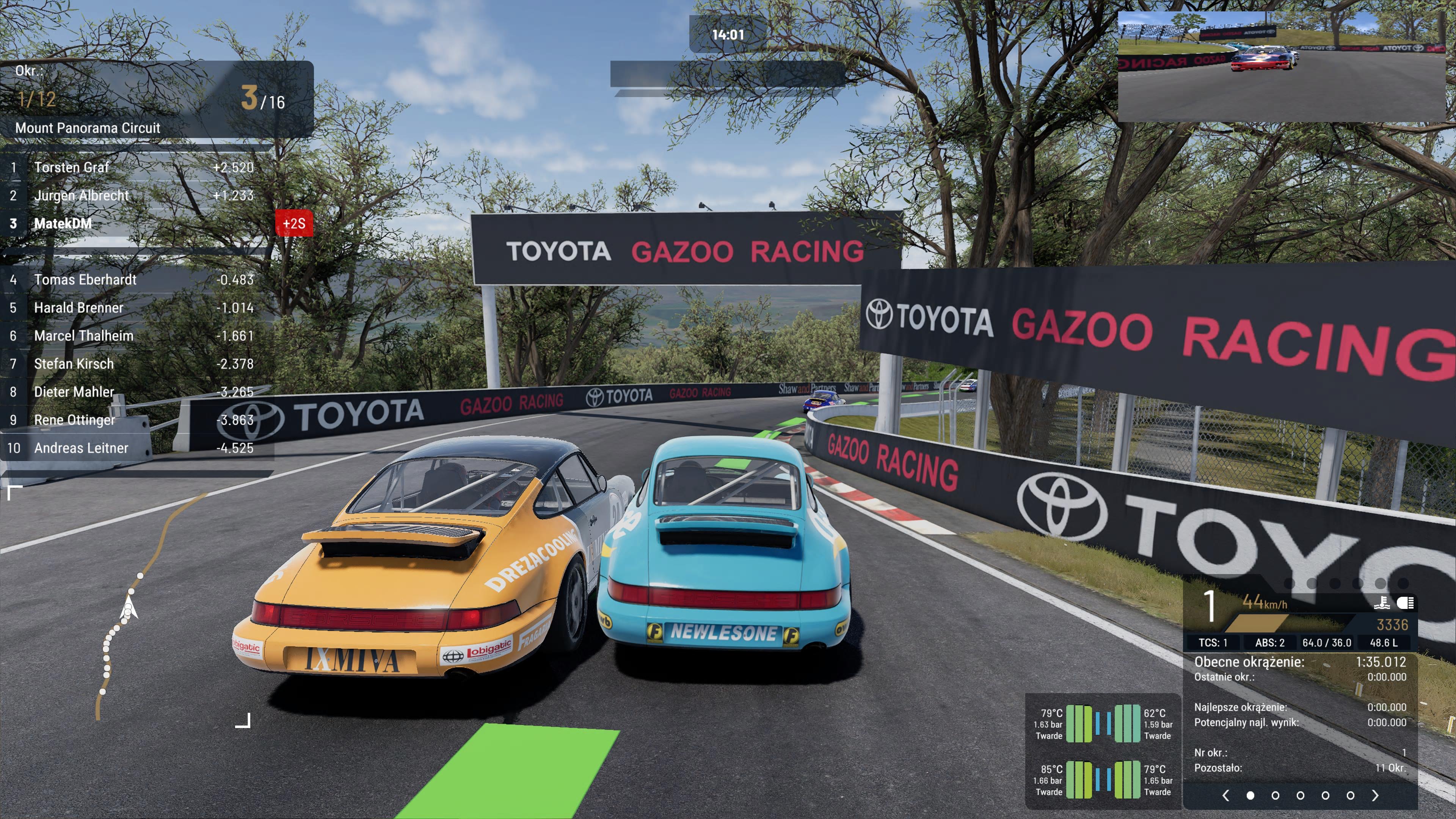Click the rear-view mirror display
The height and width of the screenshot is (819, 1456).
1281,66
